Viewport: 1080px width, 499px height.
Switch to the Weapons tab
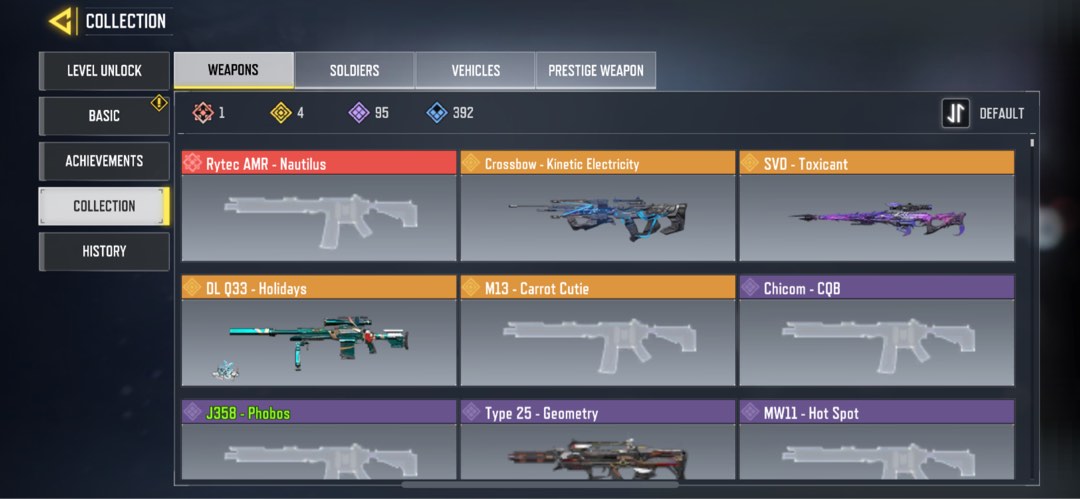233,70
